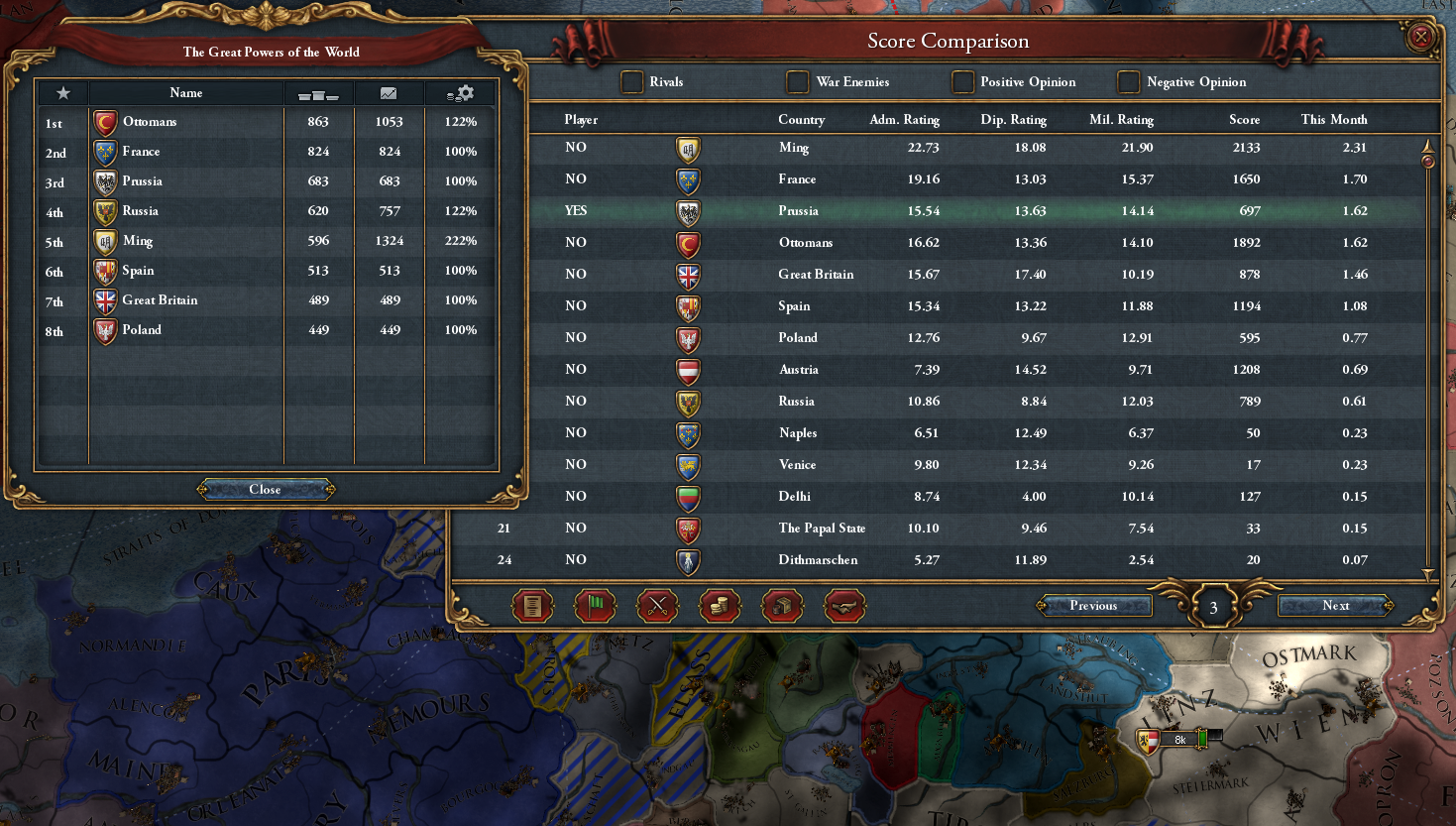The image size is (1456, 826).
Task: Click the chart column header icon
Action: (389, 92)
